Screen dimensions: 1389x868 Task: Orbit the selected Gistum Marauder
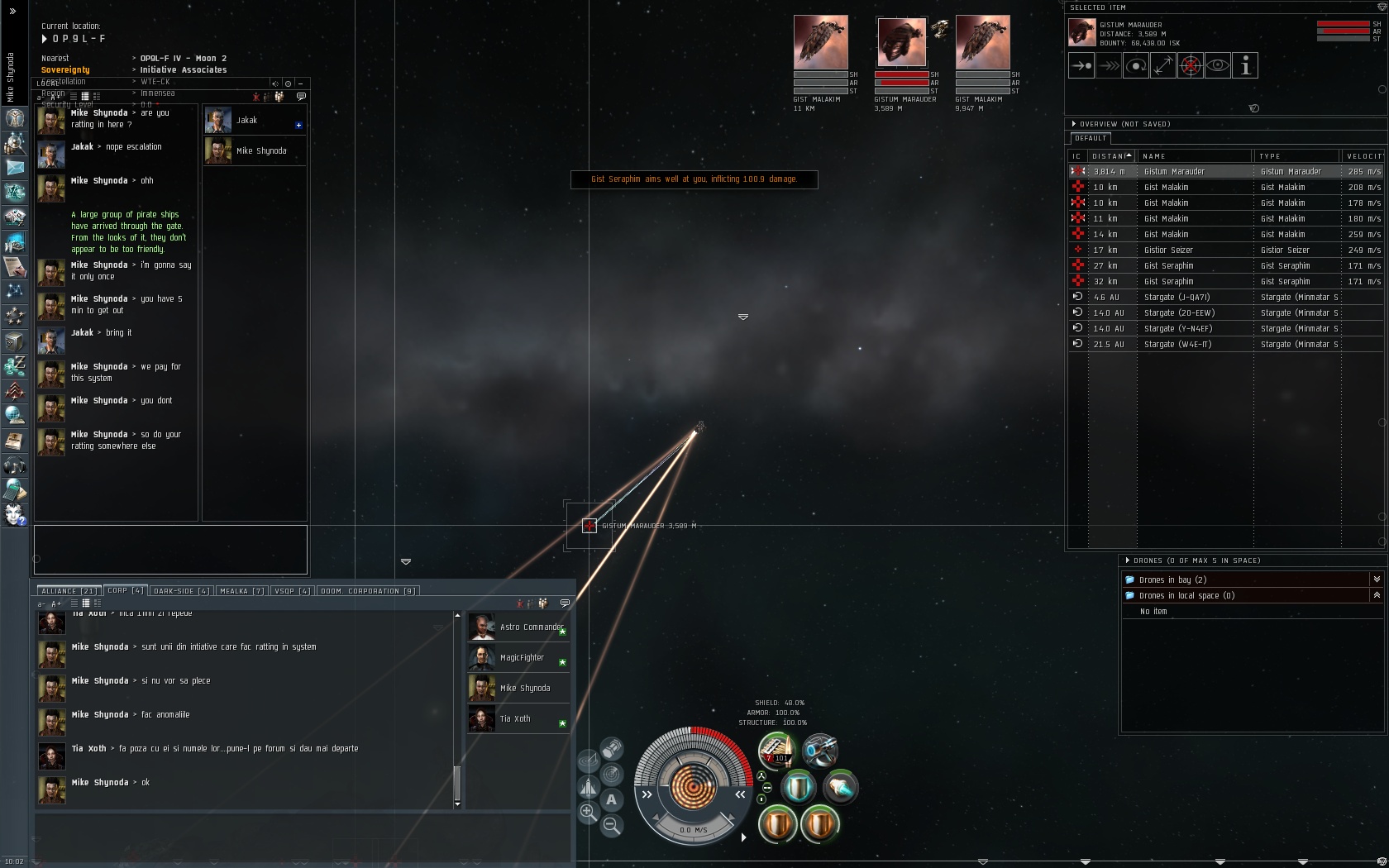click(1136, 66)
